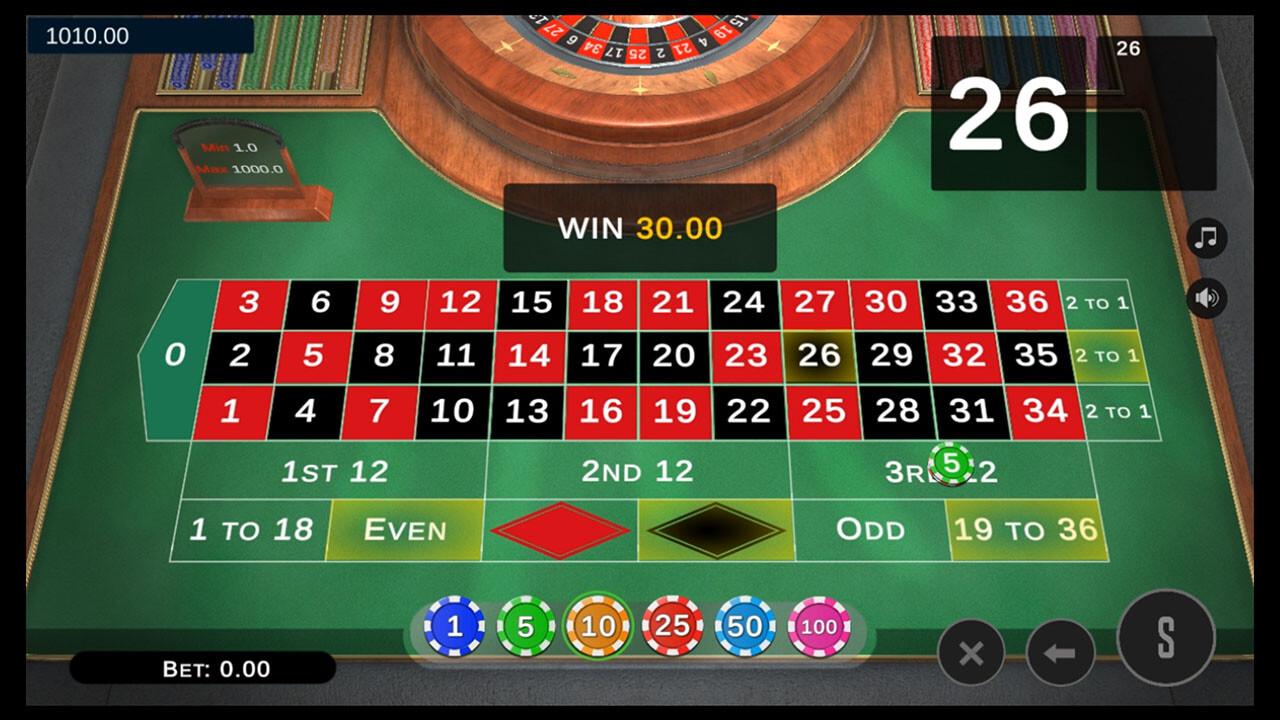
Task: Place a bet on the red diamond
Action: pyautogui.click(x=560, y=531)
